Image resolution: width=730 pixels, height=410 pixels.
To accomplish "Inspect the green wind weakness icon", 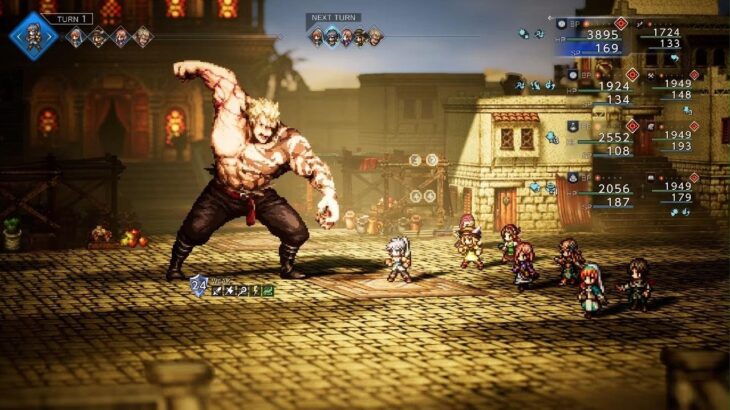I will (x=268, y=291).
